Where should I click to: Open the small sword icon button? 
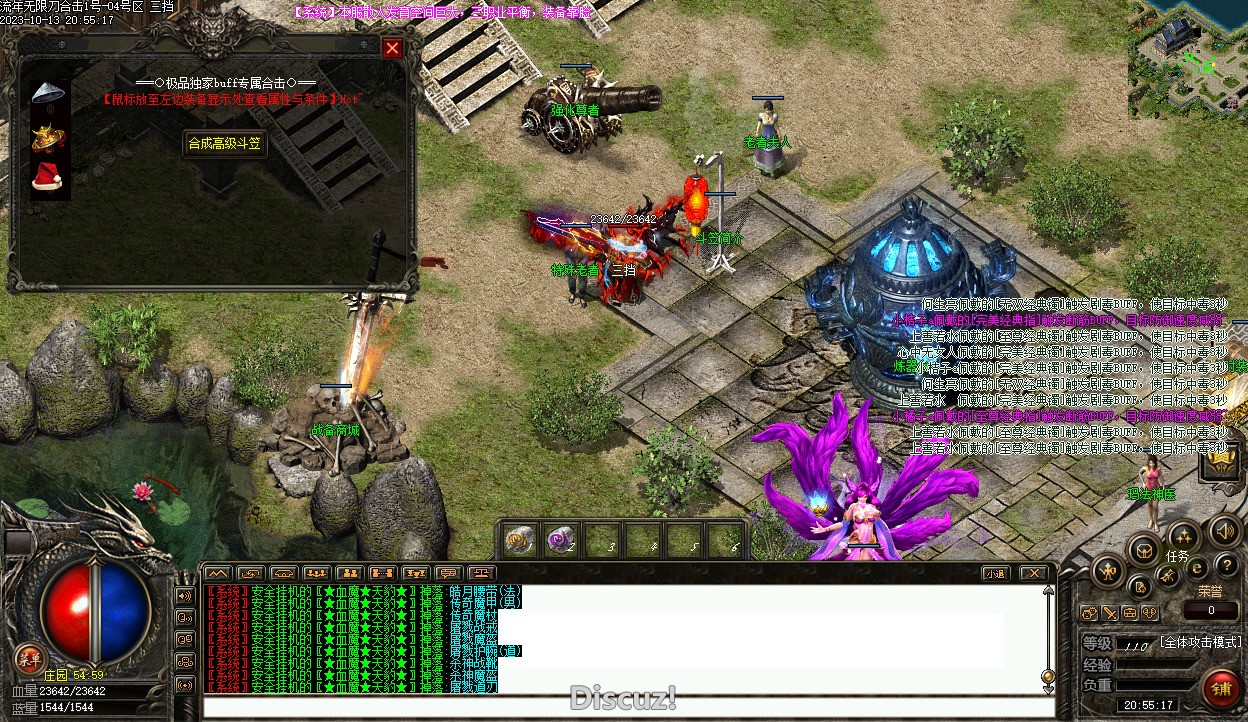[1110, 613]
